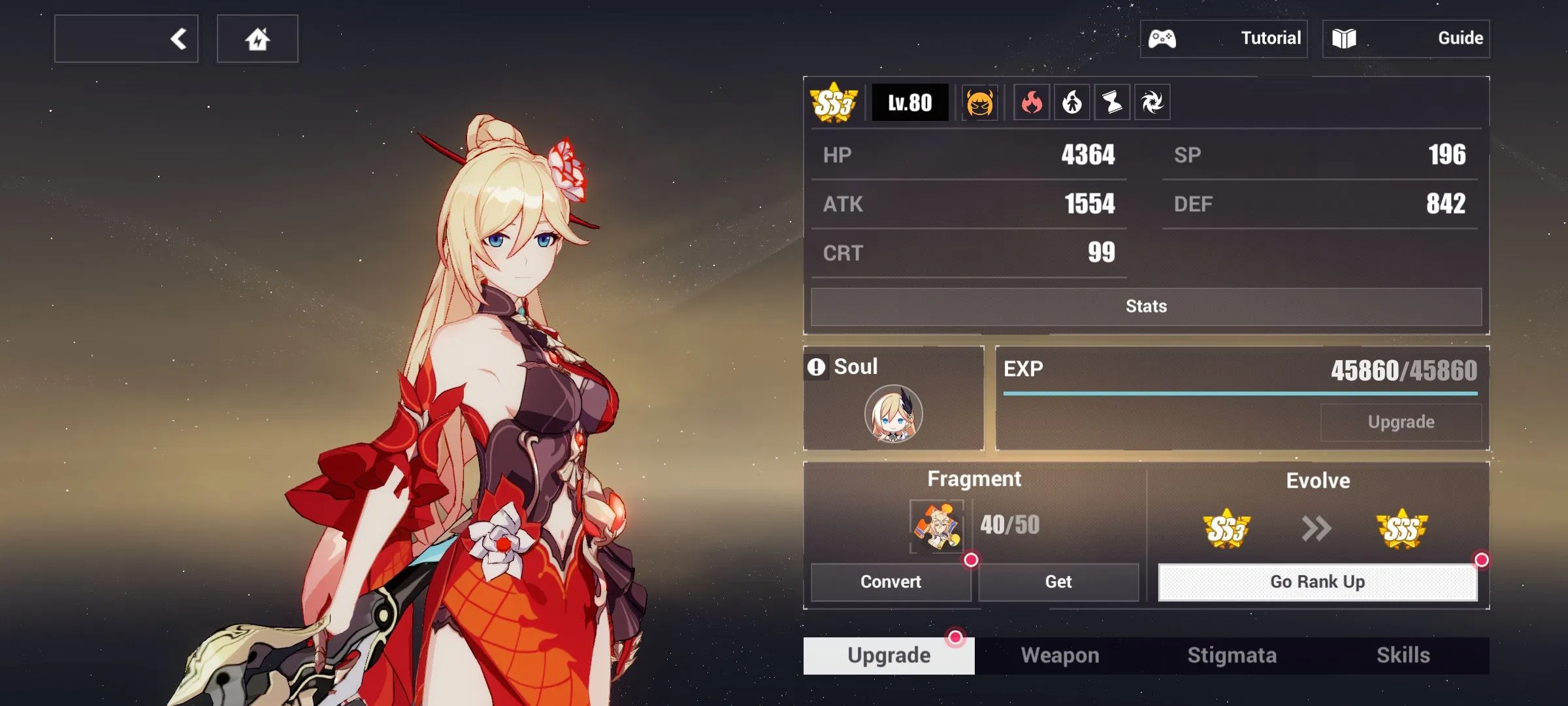Open the Tutorial
Screen dimensions: 1568x706
click(1224, 39)
